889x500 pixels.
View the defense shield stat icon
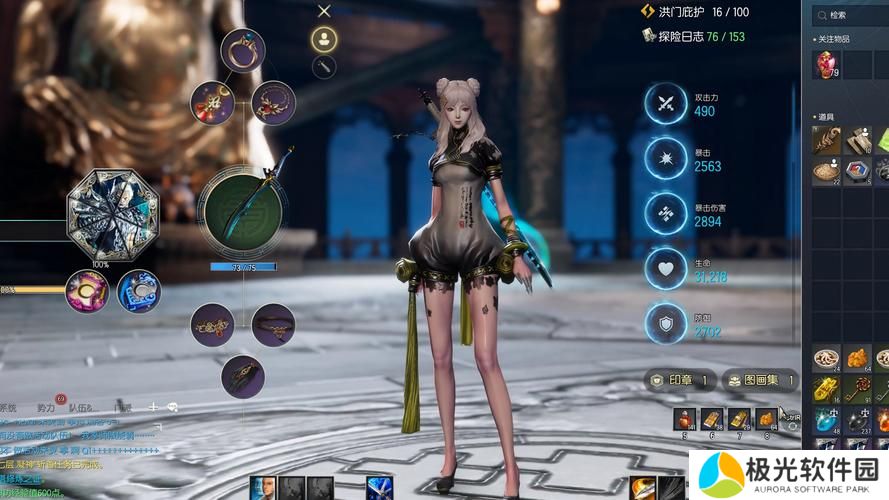point(665,322)
